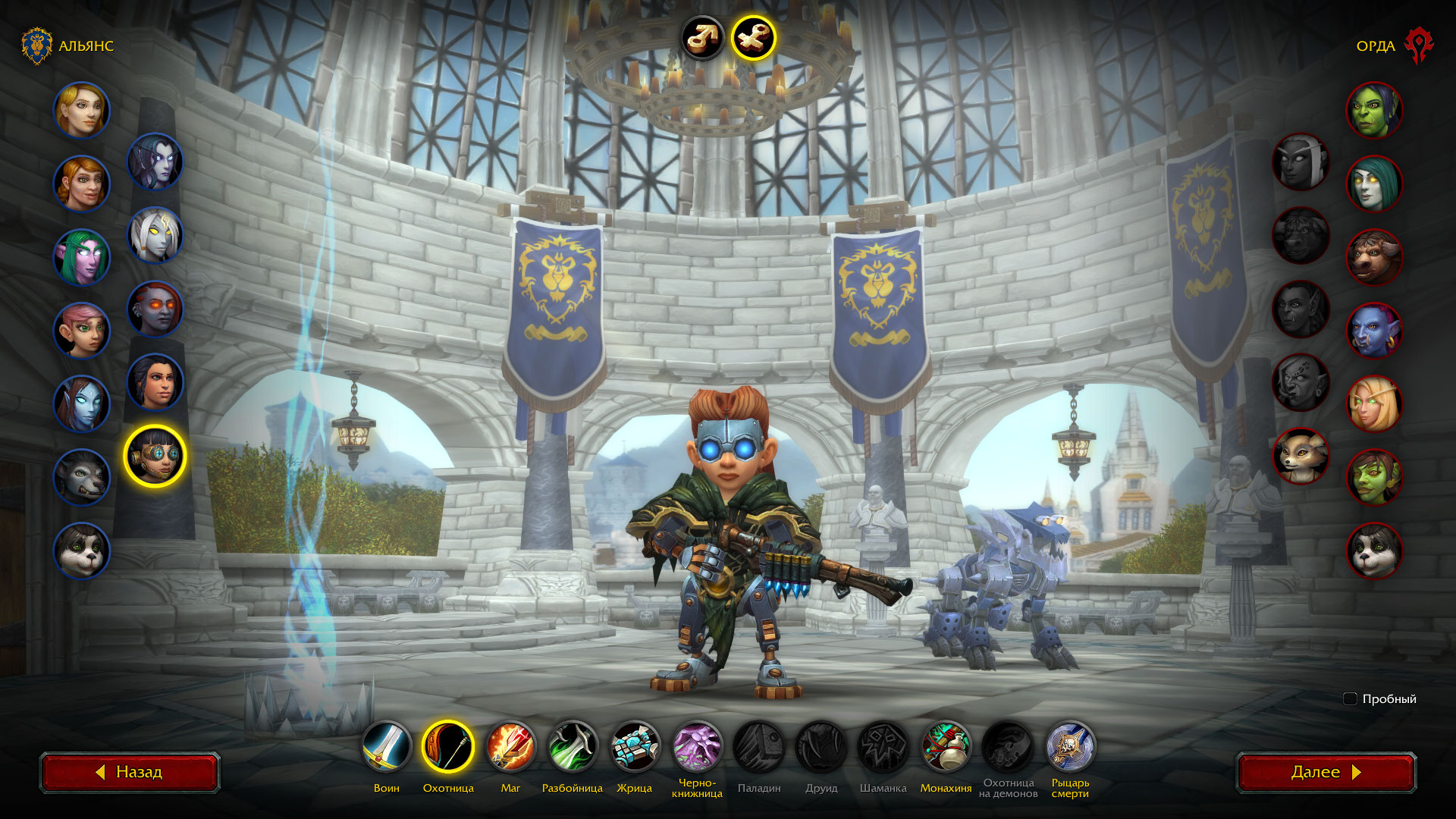Select the blue troll race portrait
Screen dimensions: 1456x819
(x=1374, y=331)
